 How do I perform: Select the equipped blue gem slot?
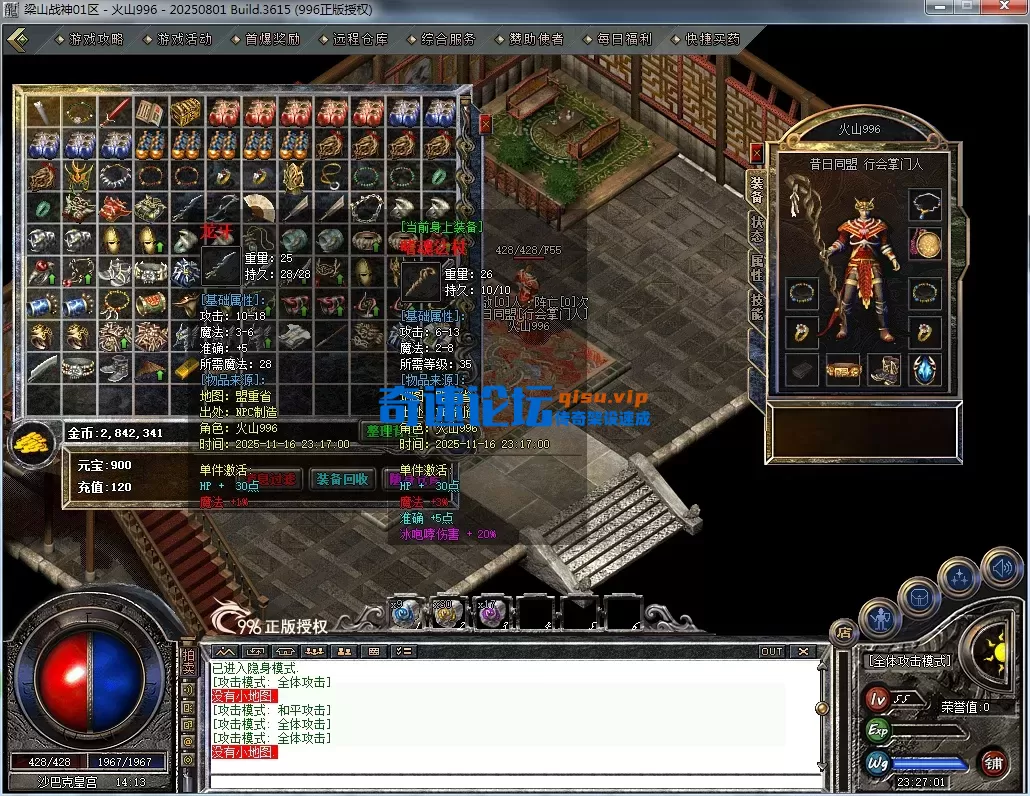tap(925, 369)
